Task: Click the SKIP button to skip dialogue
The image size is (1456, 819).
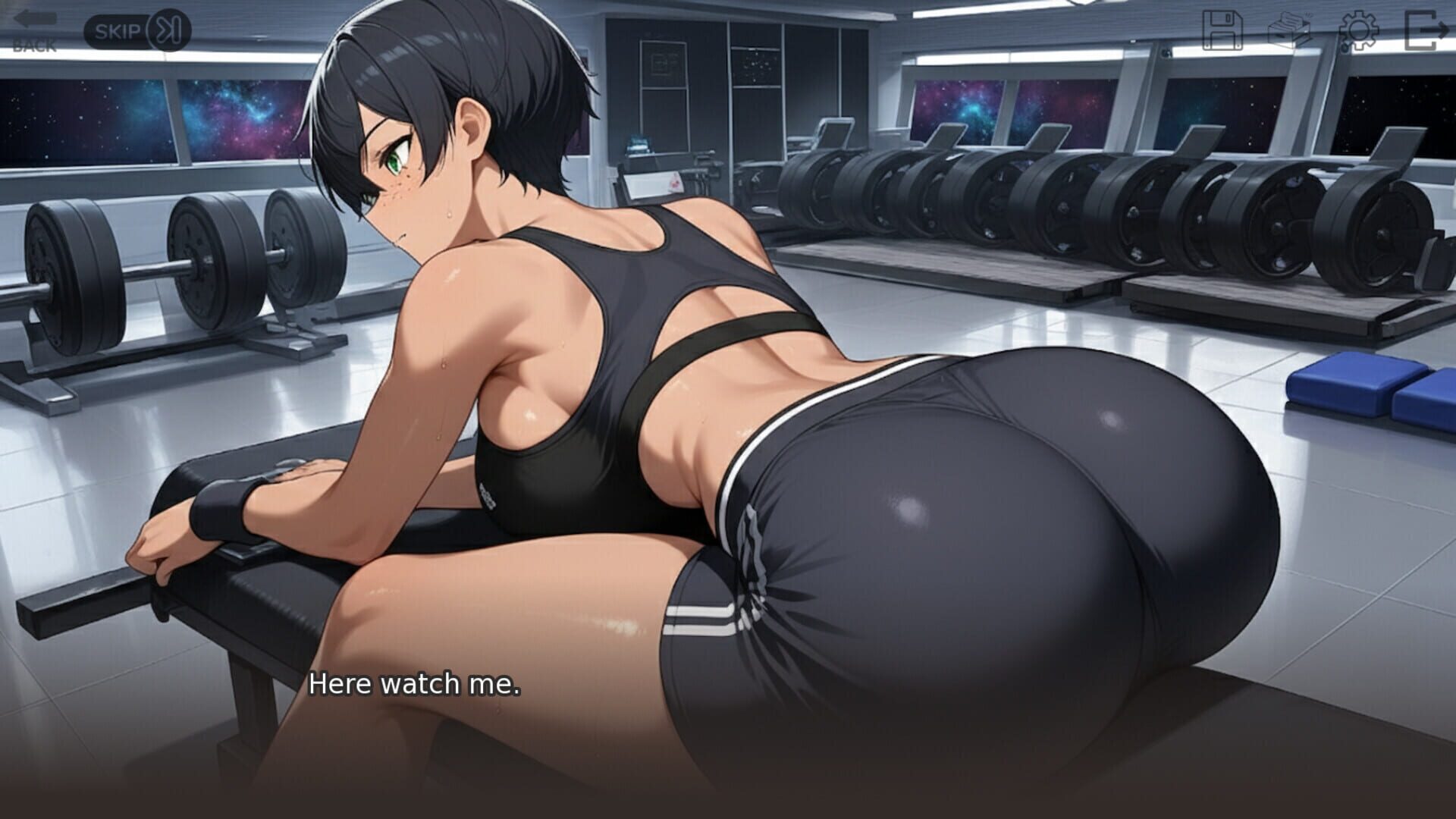Action: point(136,30)
